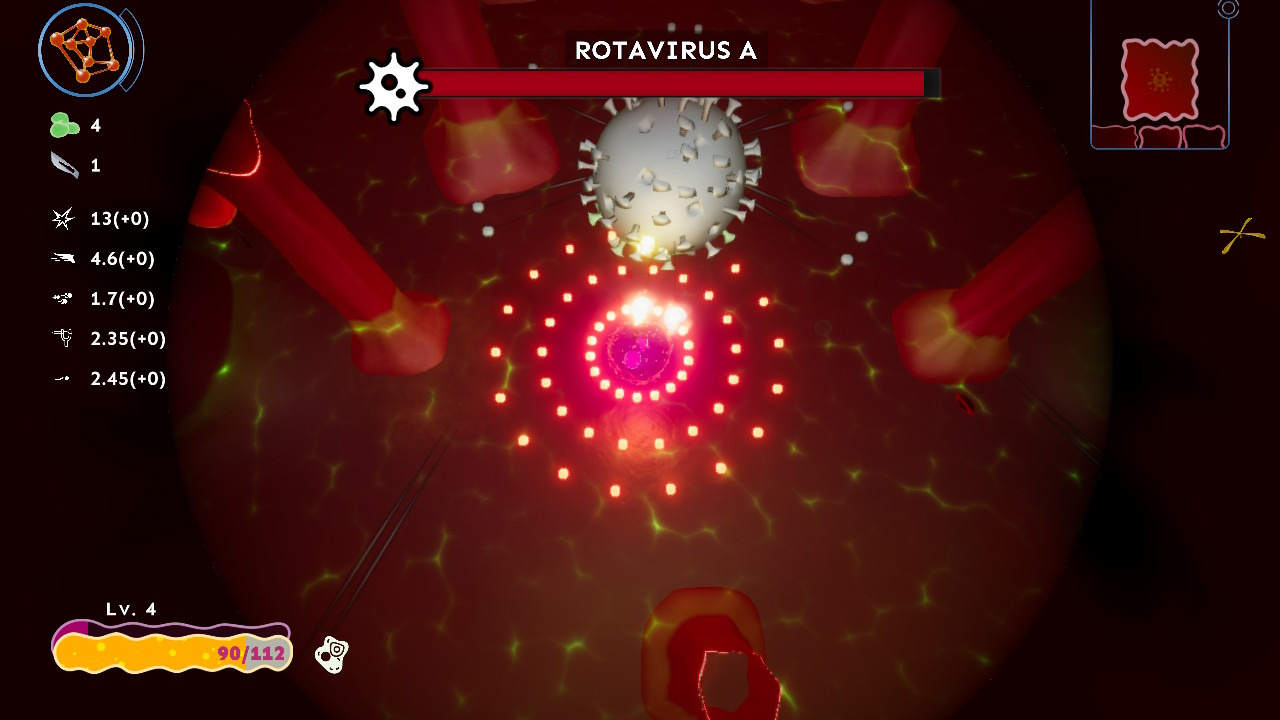Select the burst damage stat icon showing 13
The image size is (1280, 720).
[62, 219]
